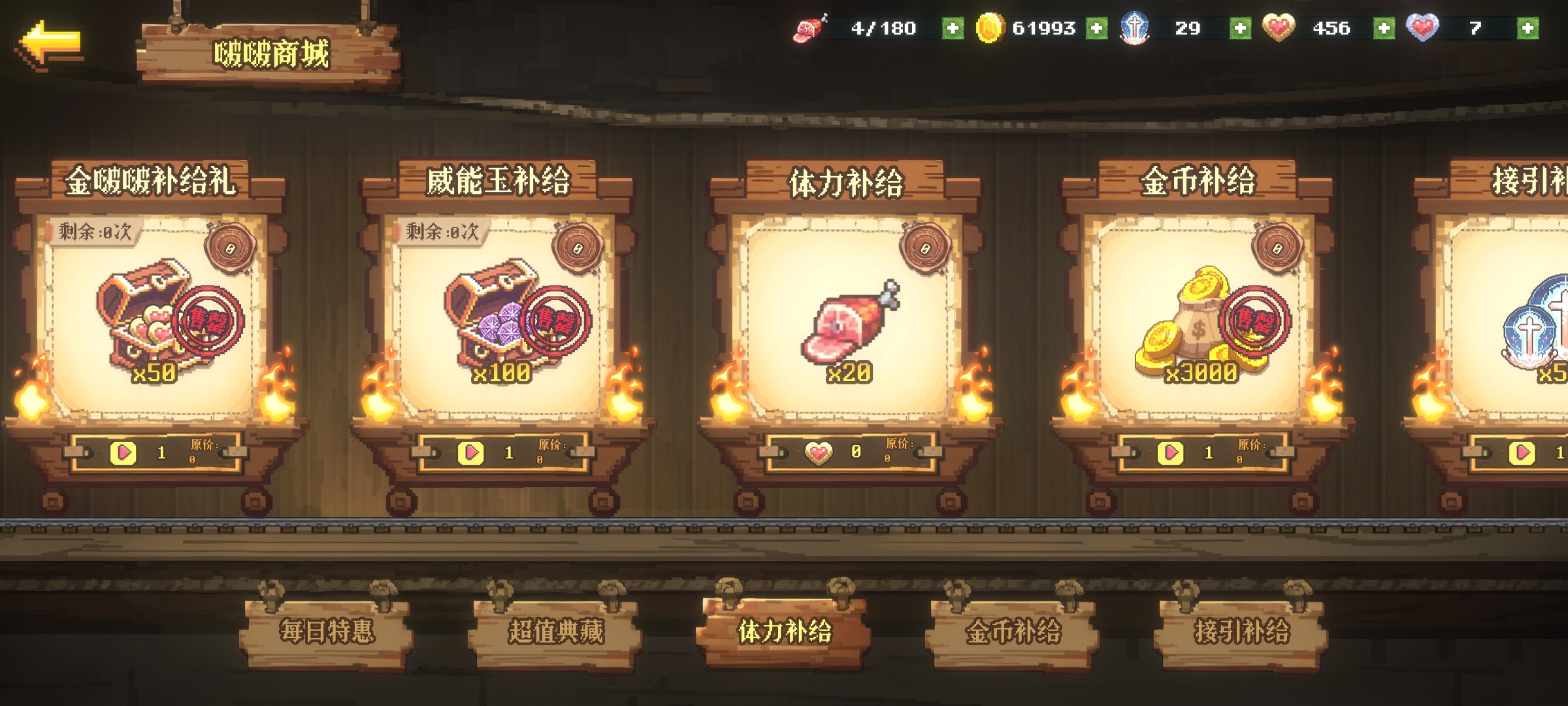Screen dimensions: 1568x706
Task: Tap the plus beside the blue cross medal
Action: (1240, 28)
